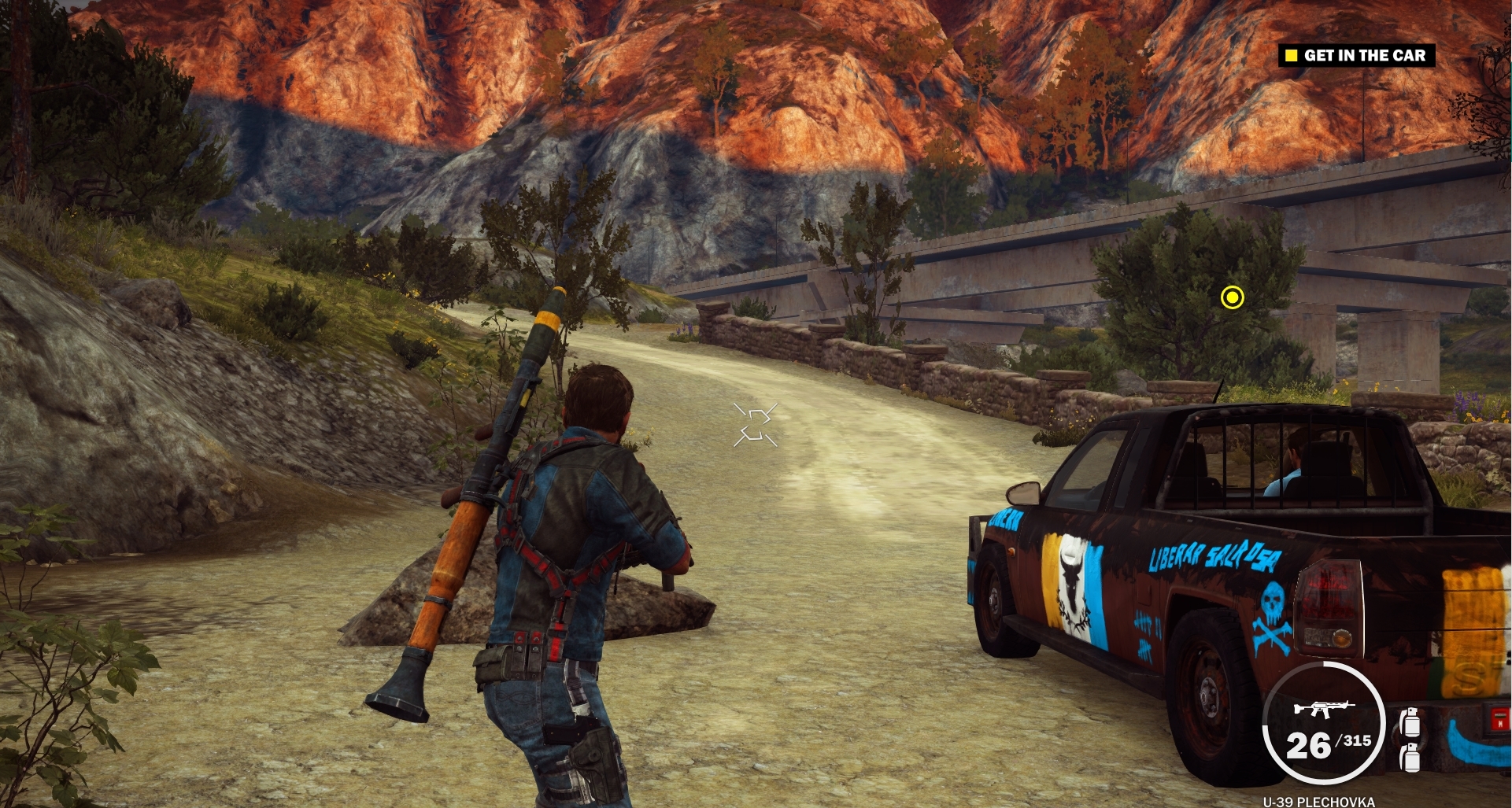Select the assault rifle weapon icon
The width and height of the screenshot is (1512, 808).
pos(1324,709)
